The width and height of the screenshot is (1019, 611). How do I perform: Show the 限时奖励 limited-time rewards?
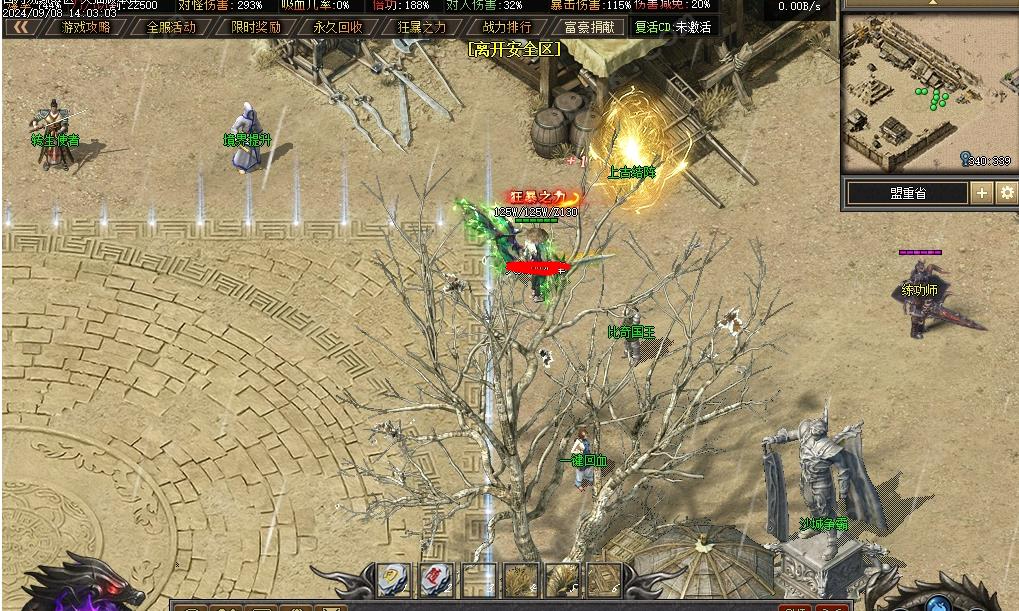(255, 27)
